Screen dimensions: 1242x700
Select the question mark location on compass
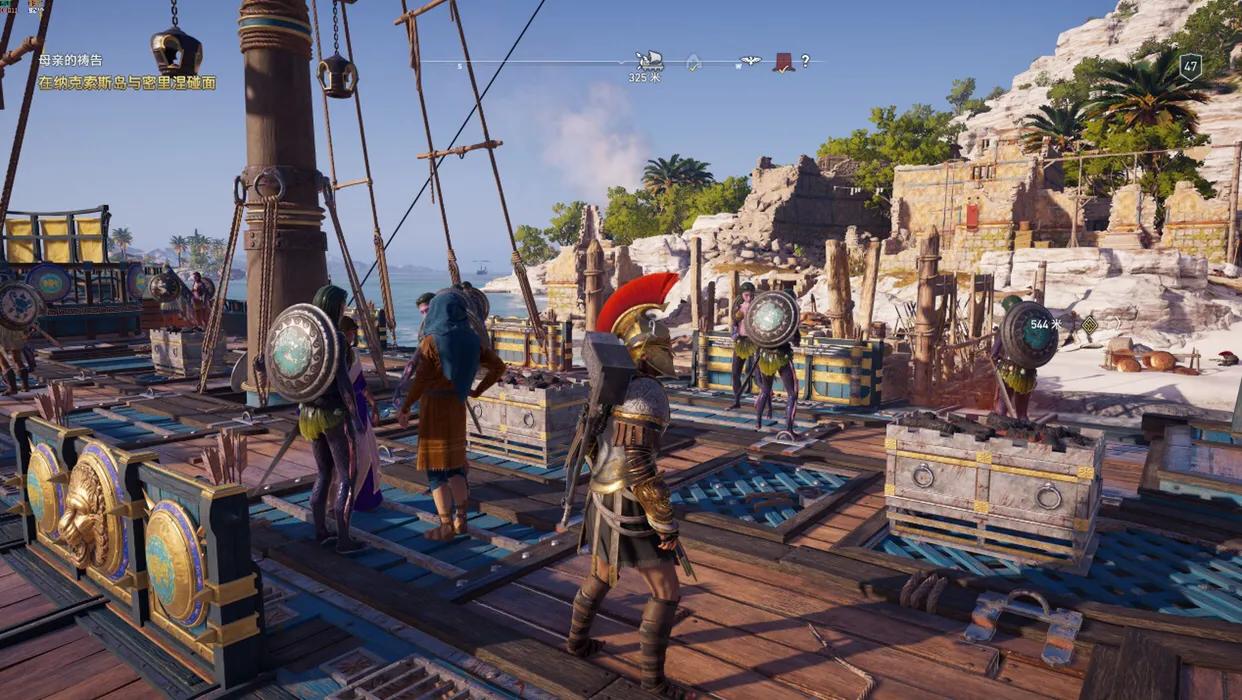[805, 61]
